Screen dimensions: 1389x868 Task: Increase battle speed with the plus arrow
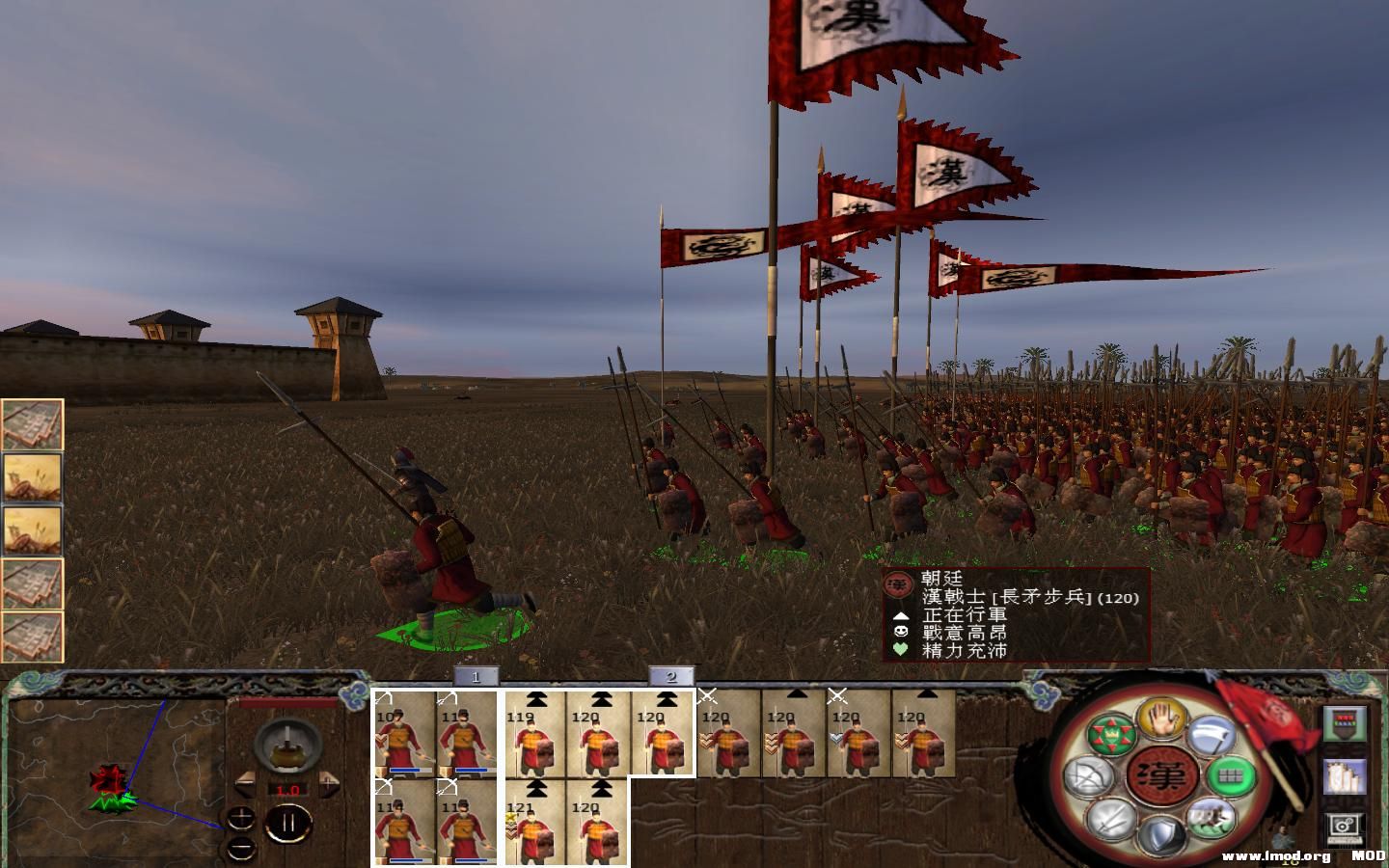(328, 784)
